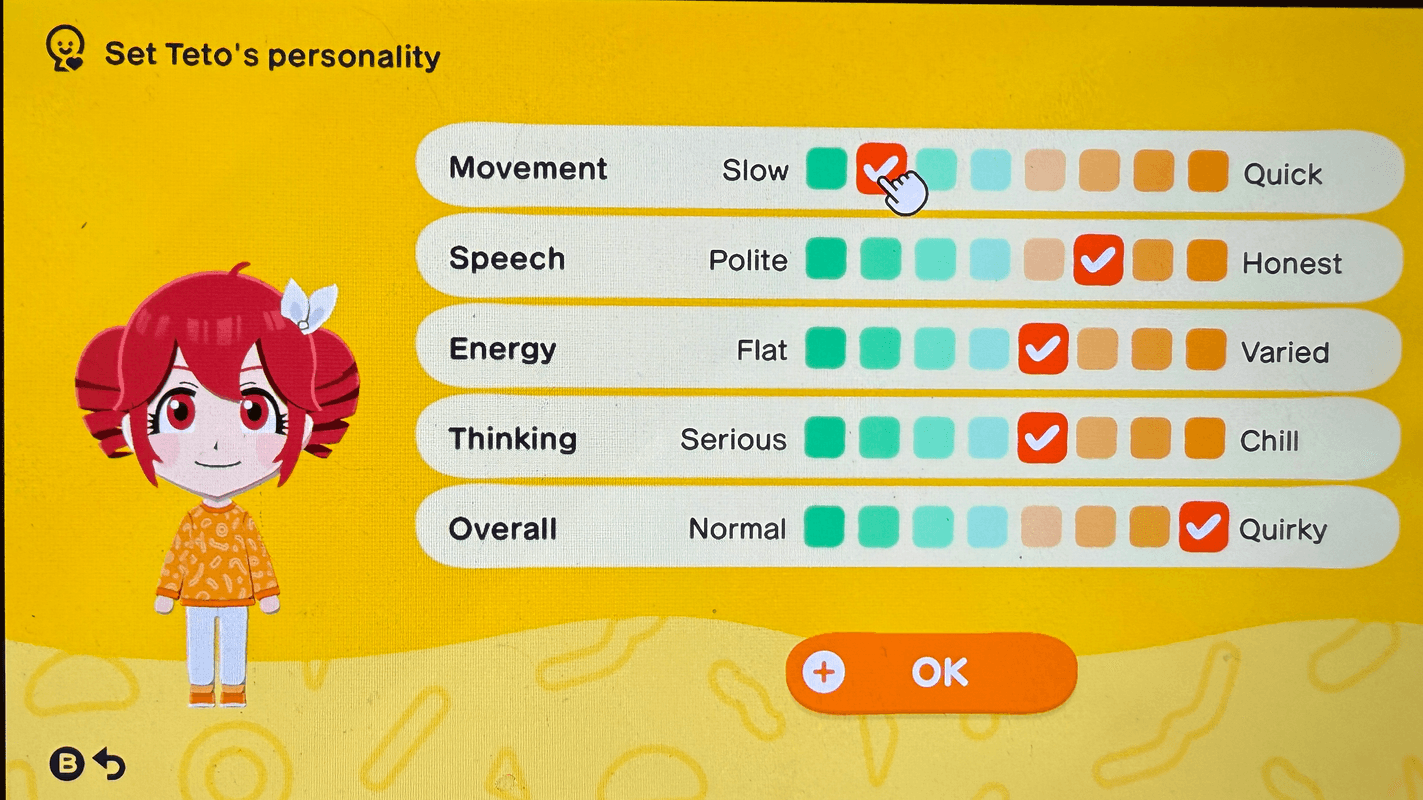This screenshot has width=1423, height=800.
Task: Click the checked segment on the Speech row
Action: click(x=1097, y=260)
